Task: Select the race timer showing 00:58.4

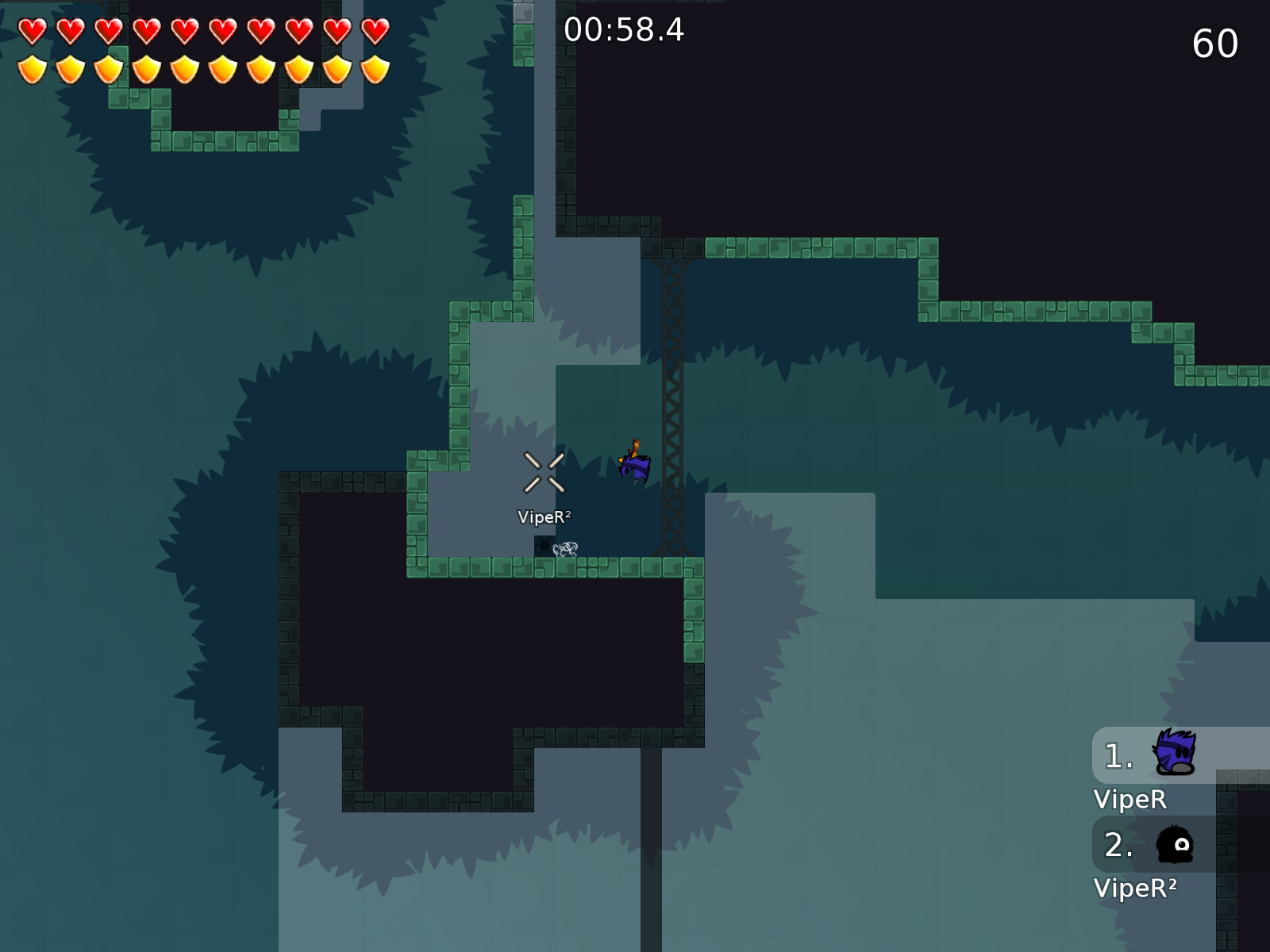Action: click(623, 32)
